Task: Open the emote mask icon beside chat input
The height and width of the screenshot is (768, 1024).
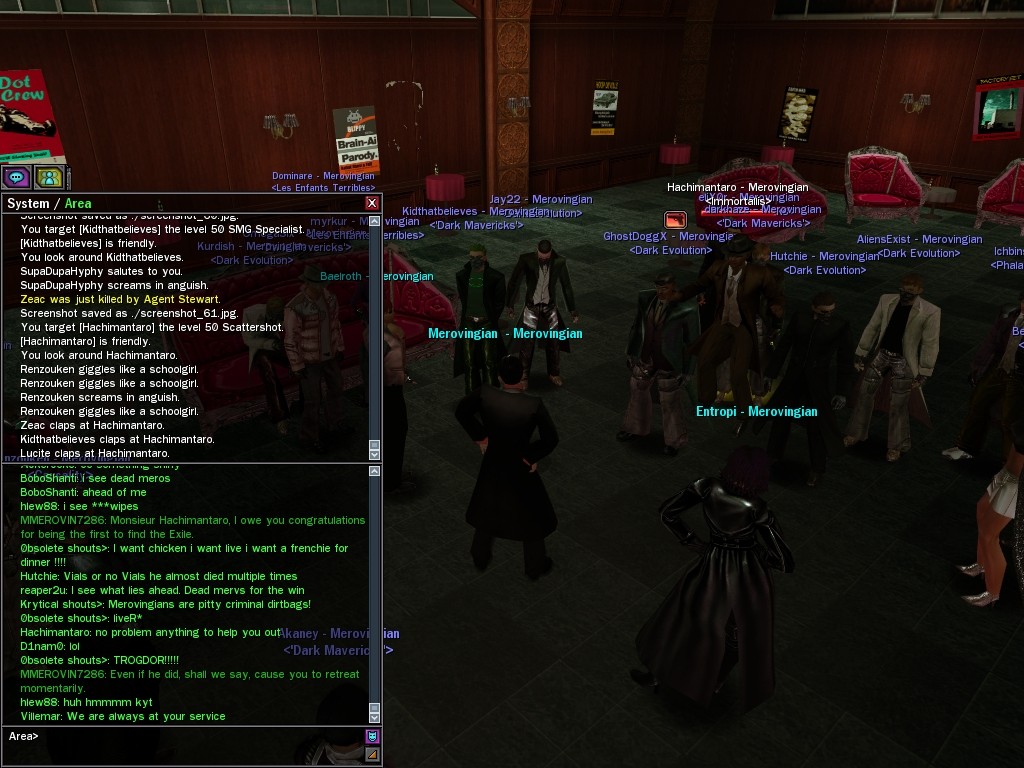Action: tap(372, 737)
